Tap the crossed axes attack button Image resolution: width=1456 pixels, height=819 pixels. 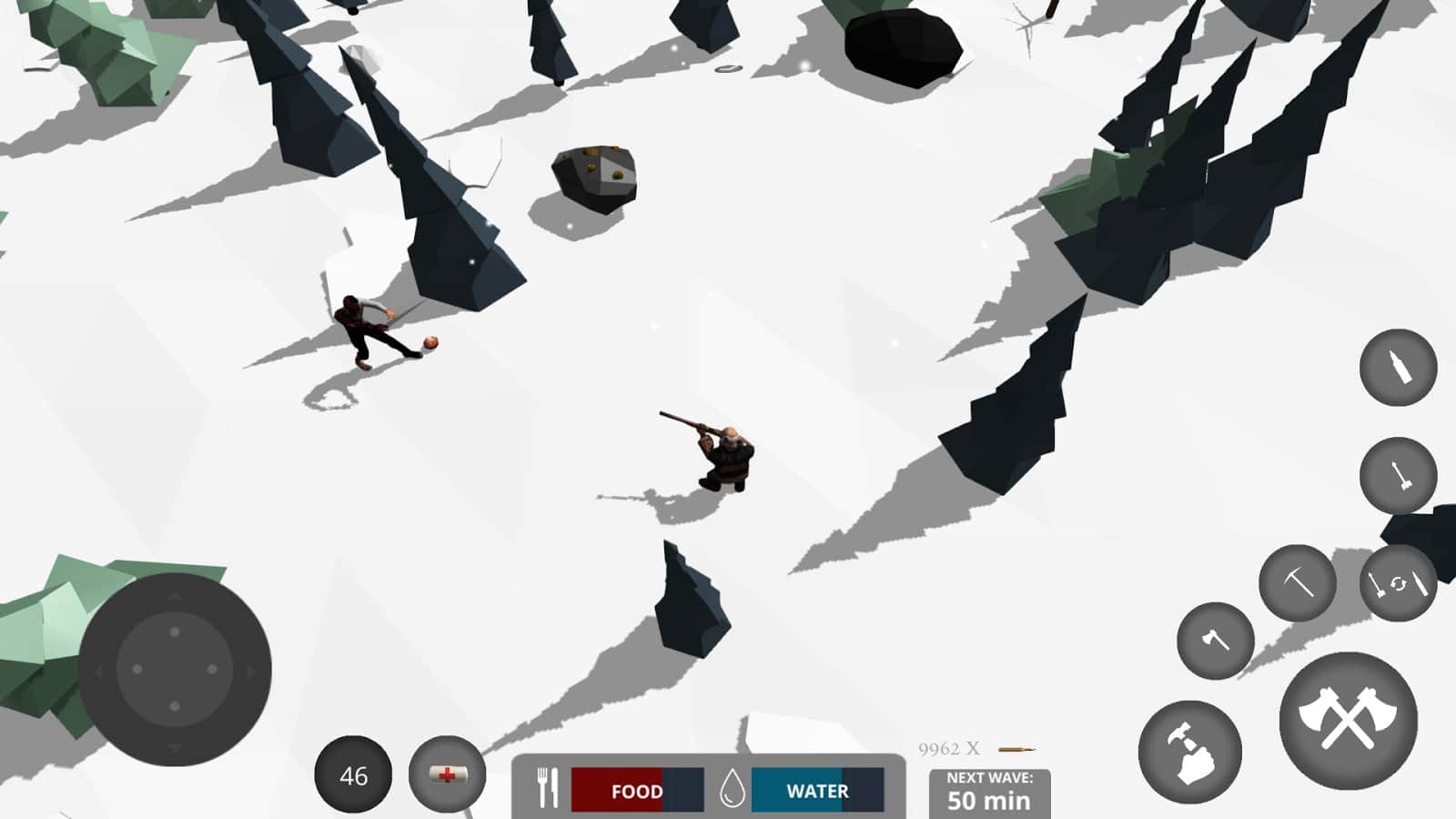pos(1349,722)
